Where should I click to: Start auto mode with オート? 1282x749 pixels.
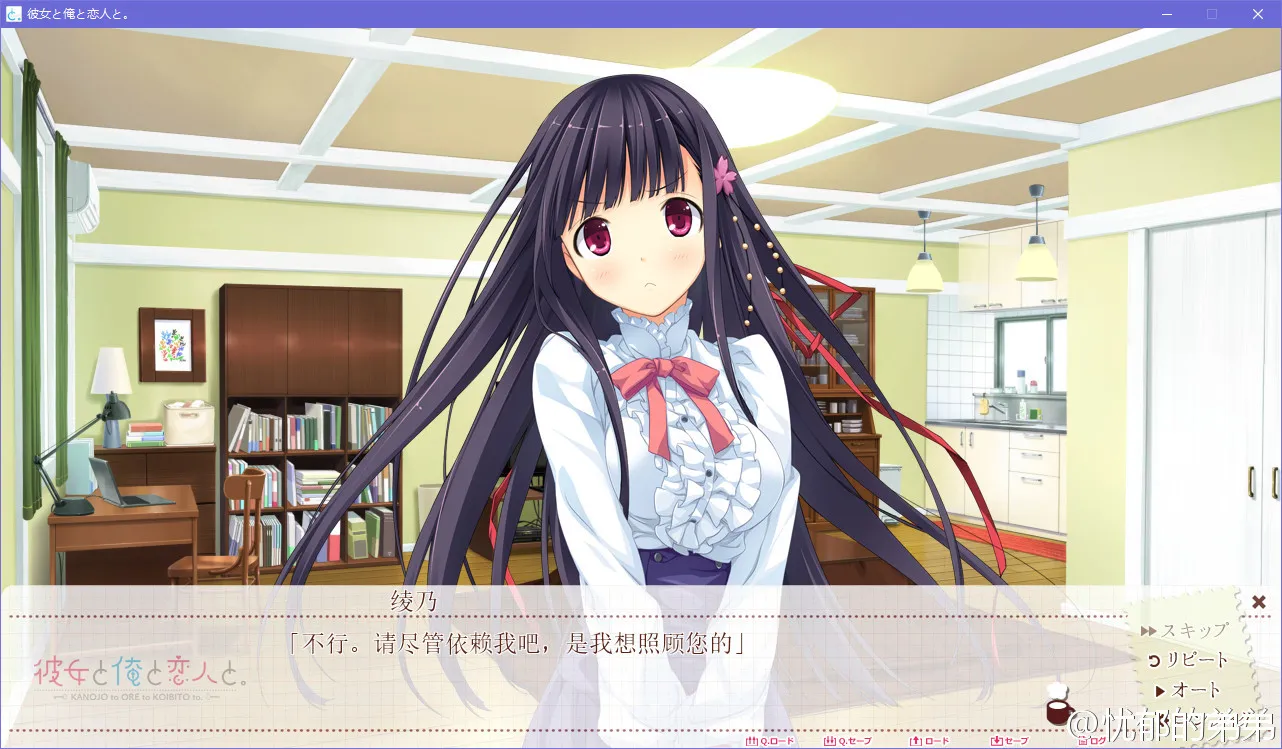click(x=1188, y=691)
